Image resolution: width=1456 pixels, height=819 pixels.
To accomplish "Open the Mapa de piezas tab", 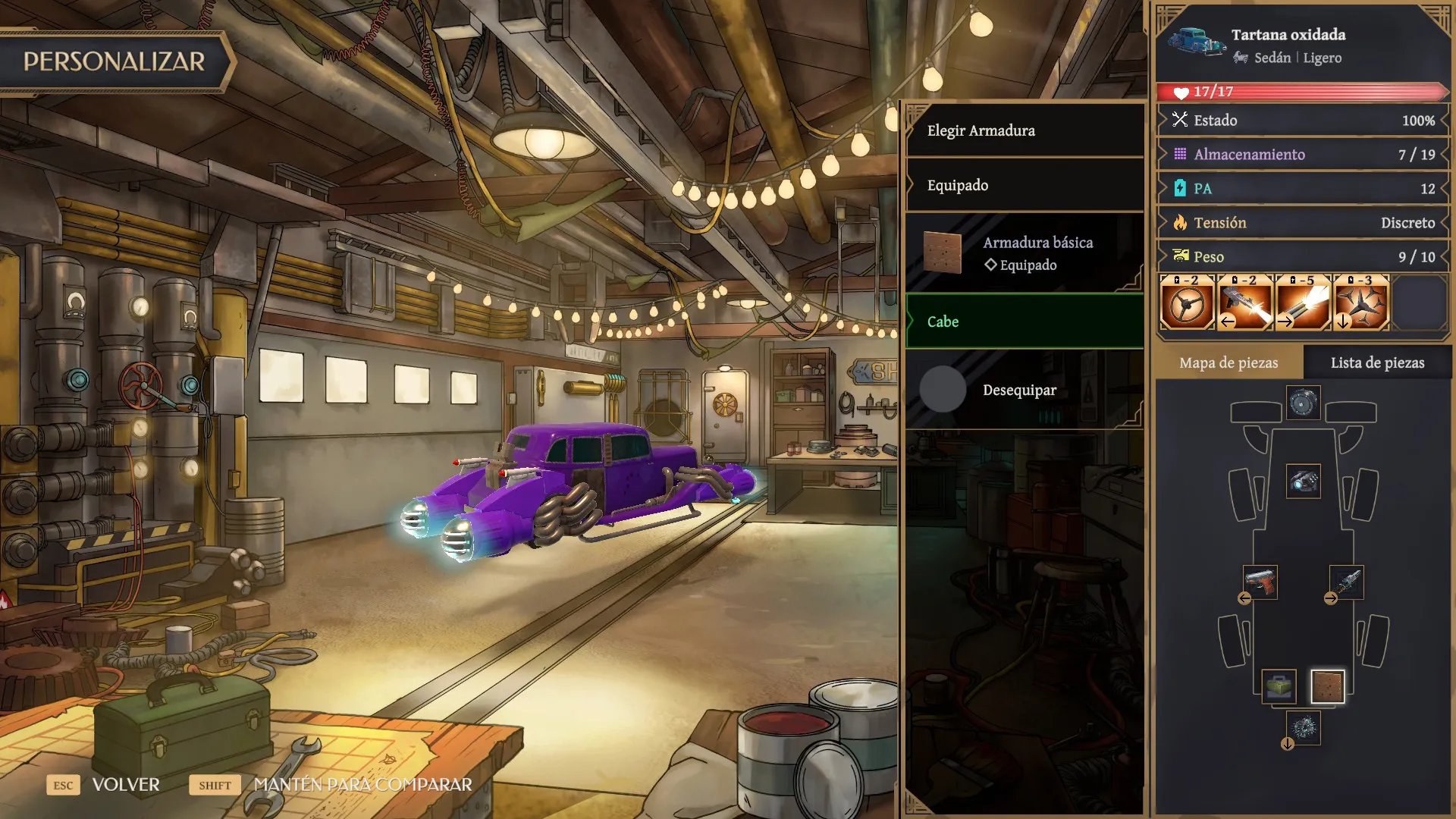I will [1228, 362].
